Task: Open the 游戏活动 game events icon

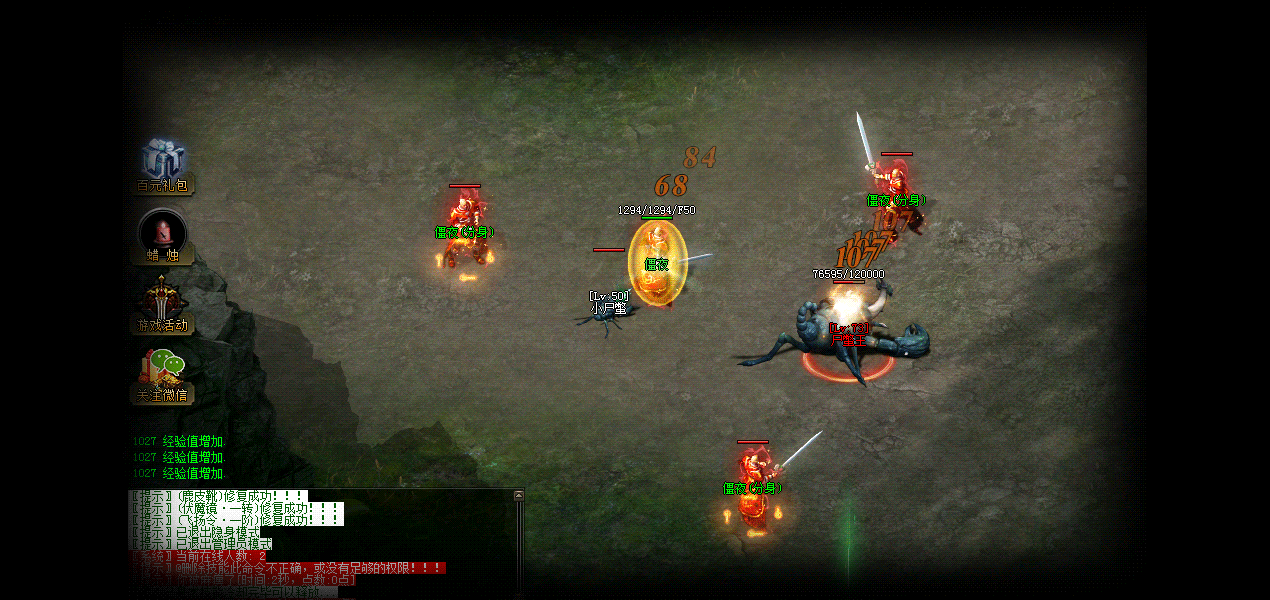Action: (x=163, y=303)
